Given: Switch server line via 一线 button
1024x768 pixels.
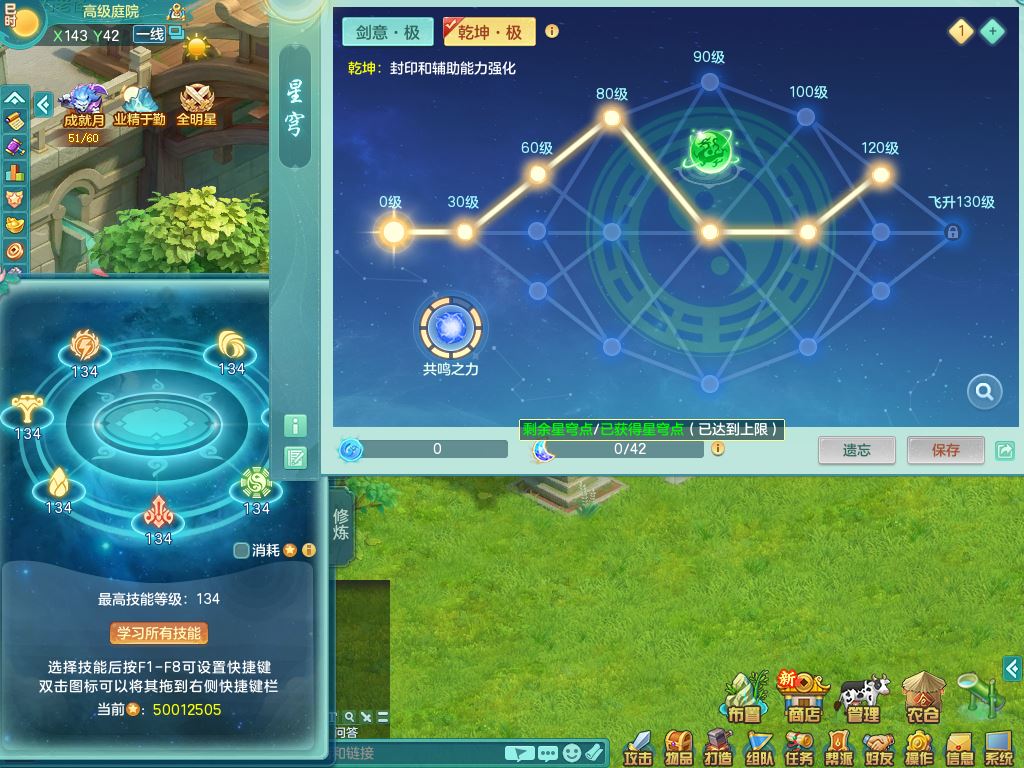Looking at the screenshot, I should 150,35.
